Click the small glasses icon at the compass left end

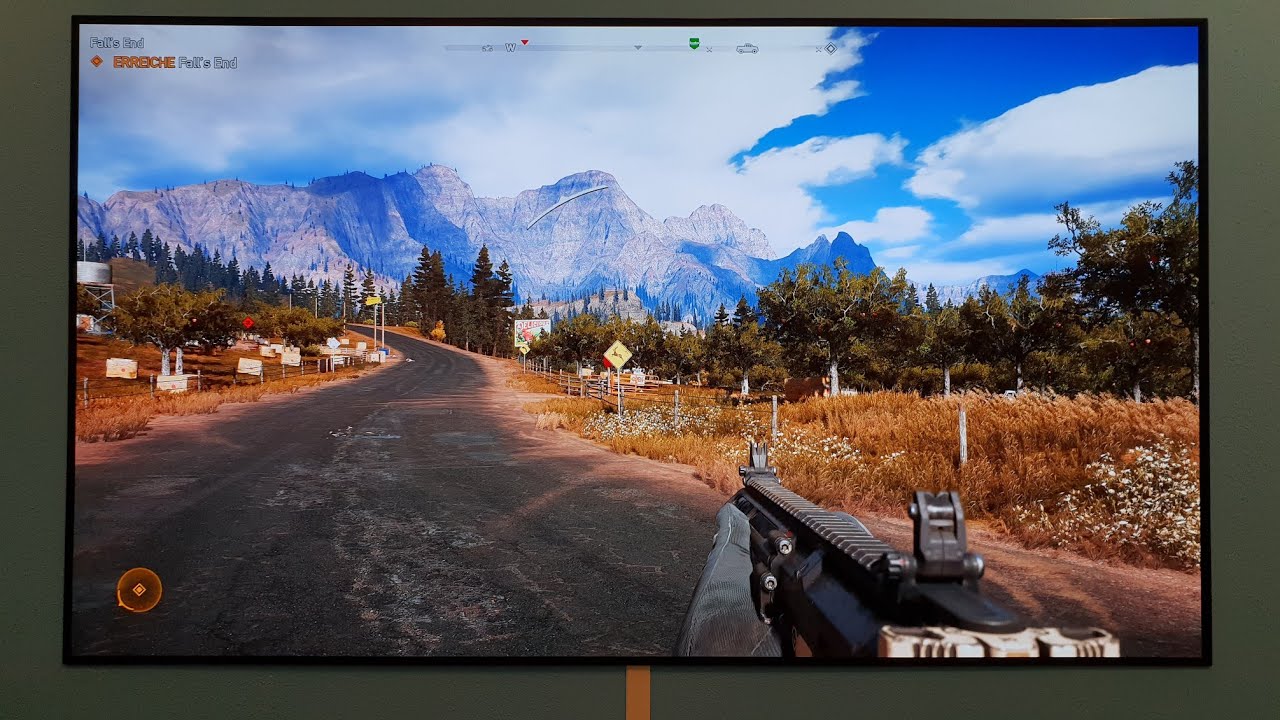pos(487,47)
